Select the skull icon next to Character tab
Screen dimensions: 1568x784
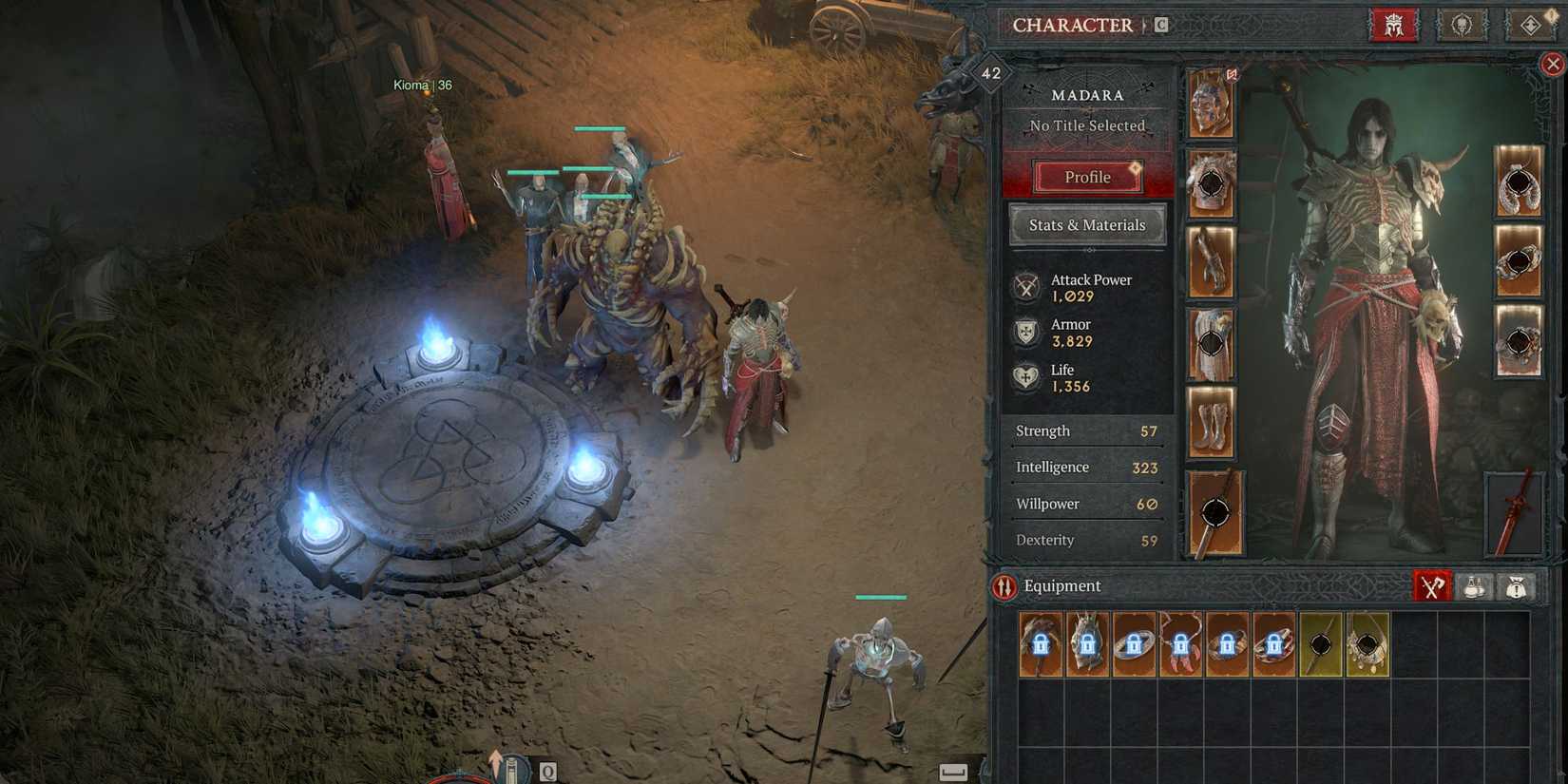(1462, 26)
